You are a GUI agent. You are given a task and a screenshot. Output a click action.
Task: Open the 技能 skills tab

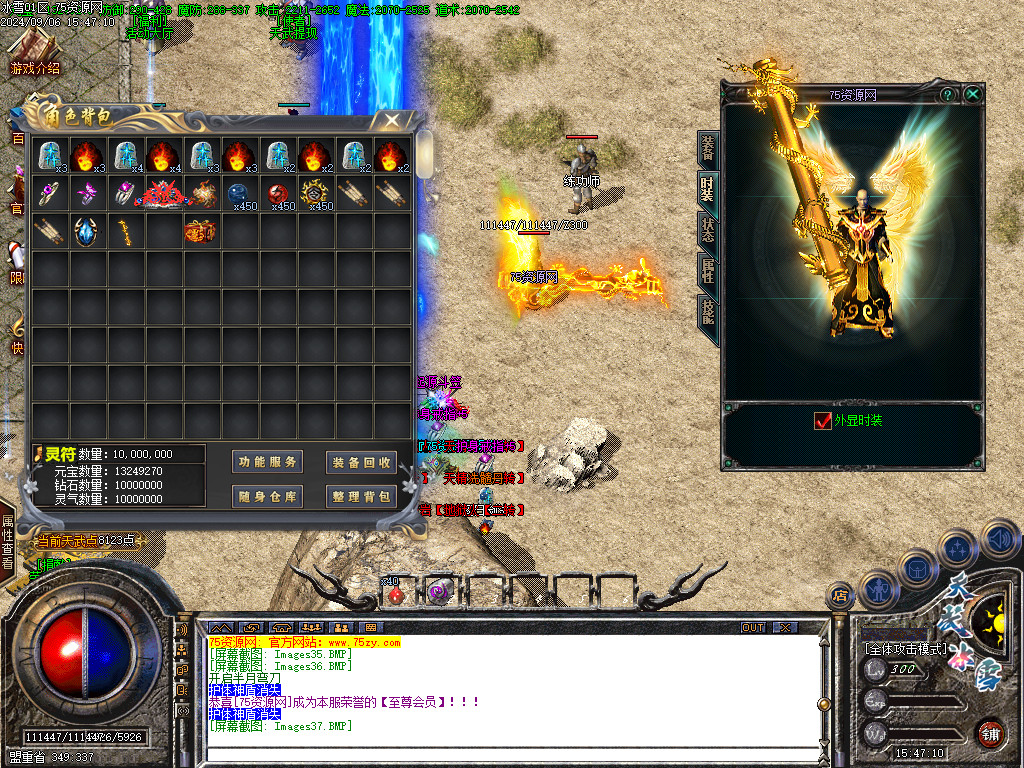[708, 312]
